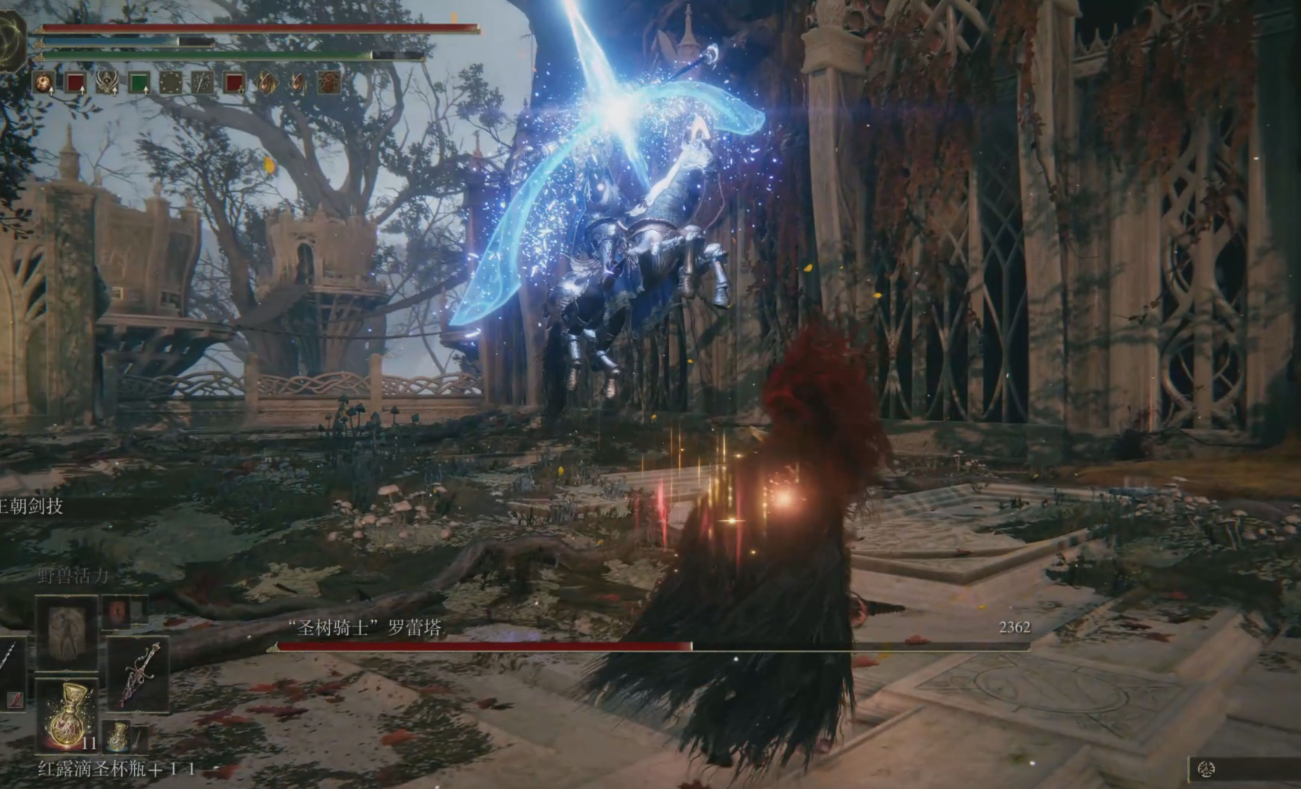Select the ornate sword weapon slot

[138, 675]
